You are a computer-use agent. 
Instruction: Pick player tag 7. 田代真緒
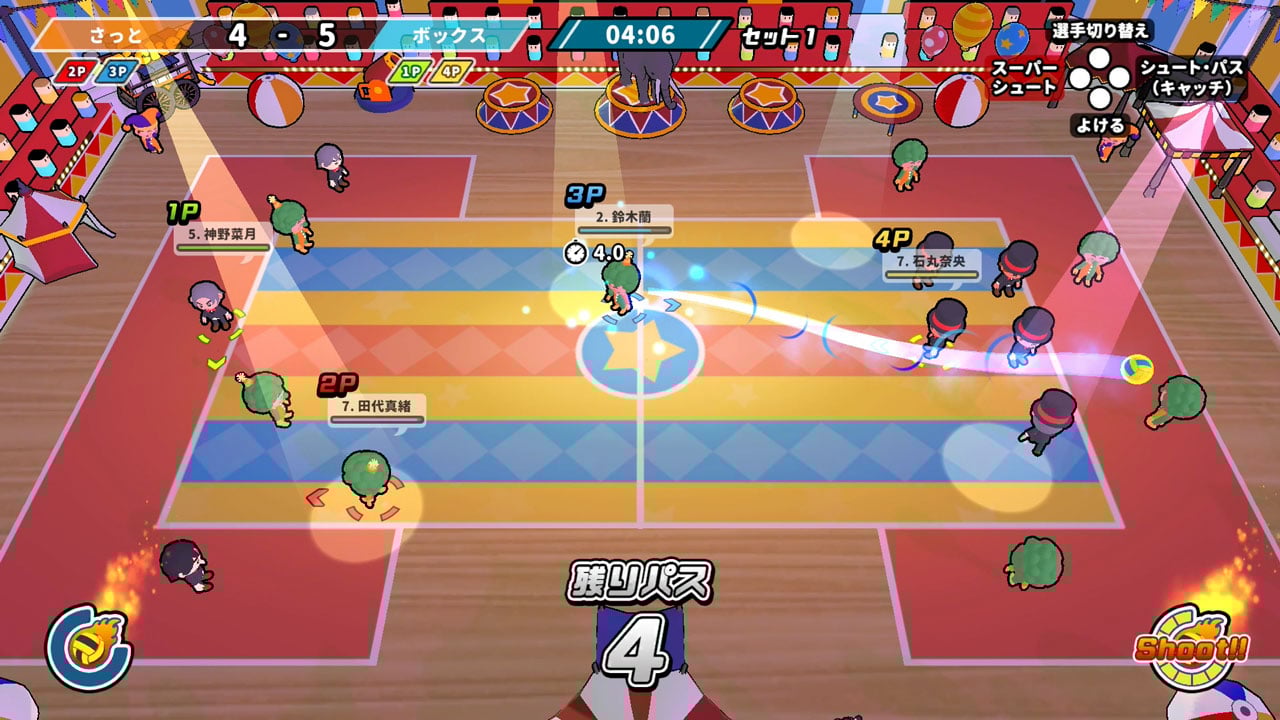[376, 408]
